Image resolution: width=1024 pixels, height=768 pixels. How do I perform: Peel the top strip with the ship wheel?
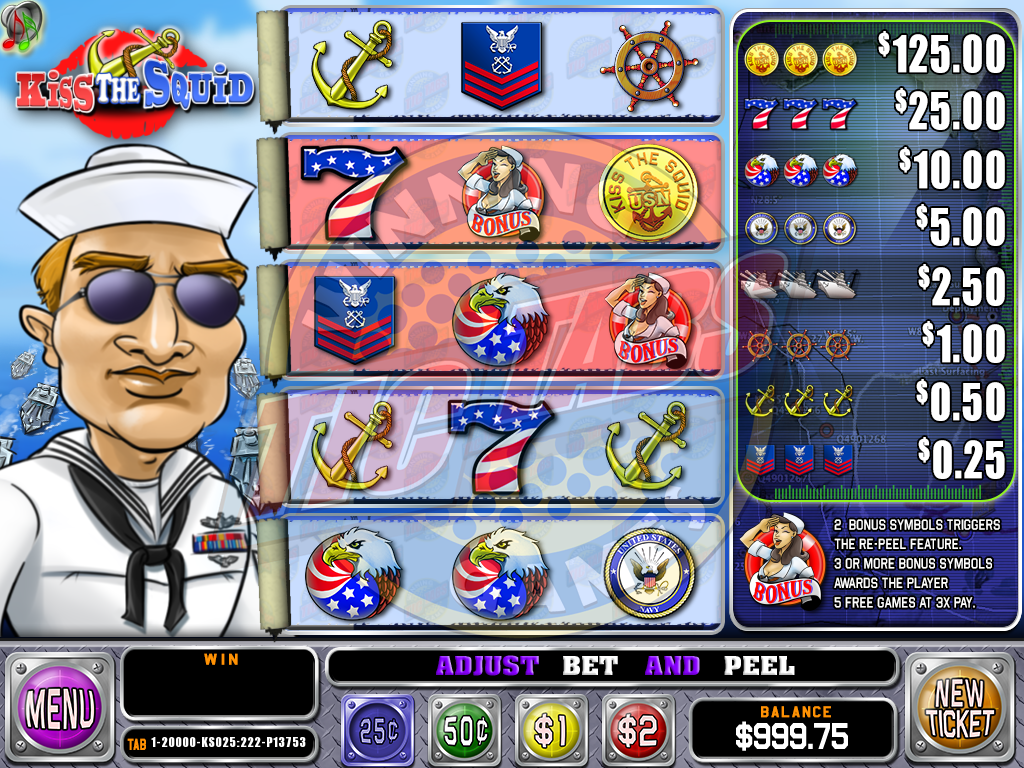(x=500, y=68)
